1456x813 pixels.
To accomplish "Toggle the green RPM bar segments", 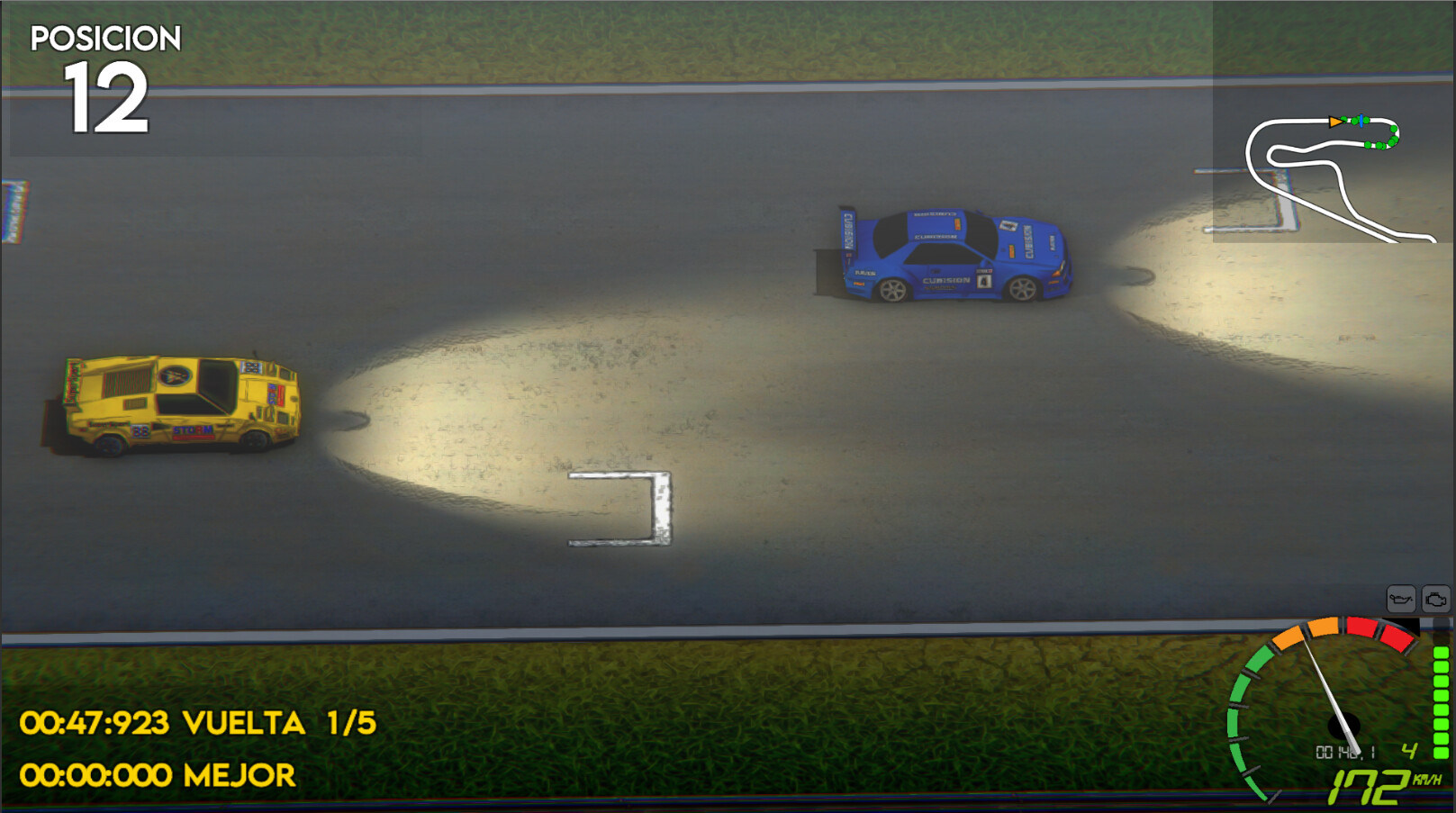I will [1439, 702].
